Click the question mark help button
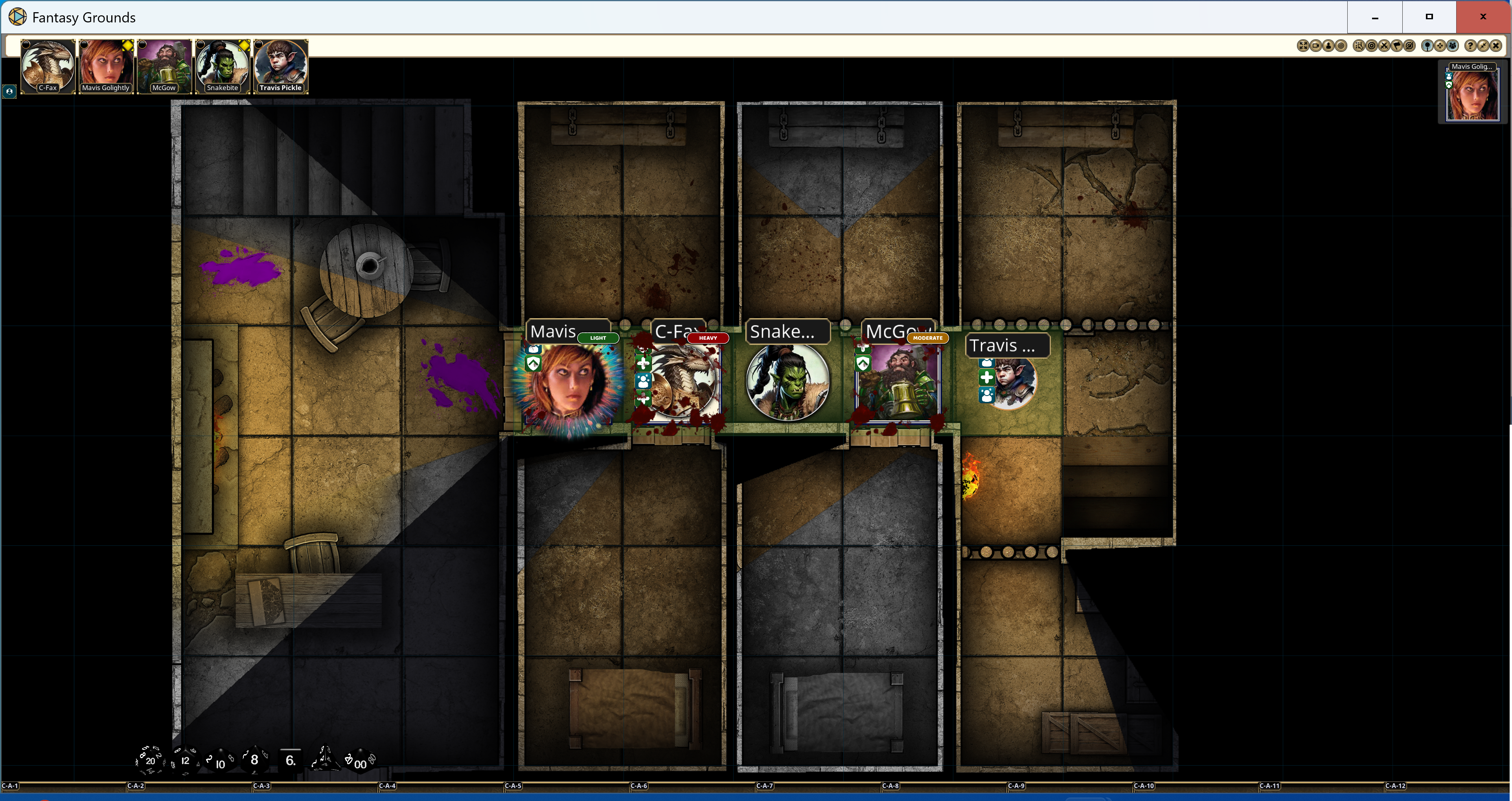This screenshot has height=801, width=1512. [x=1470, y=46]
